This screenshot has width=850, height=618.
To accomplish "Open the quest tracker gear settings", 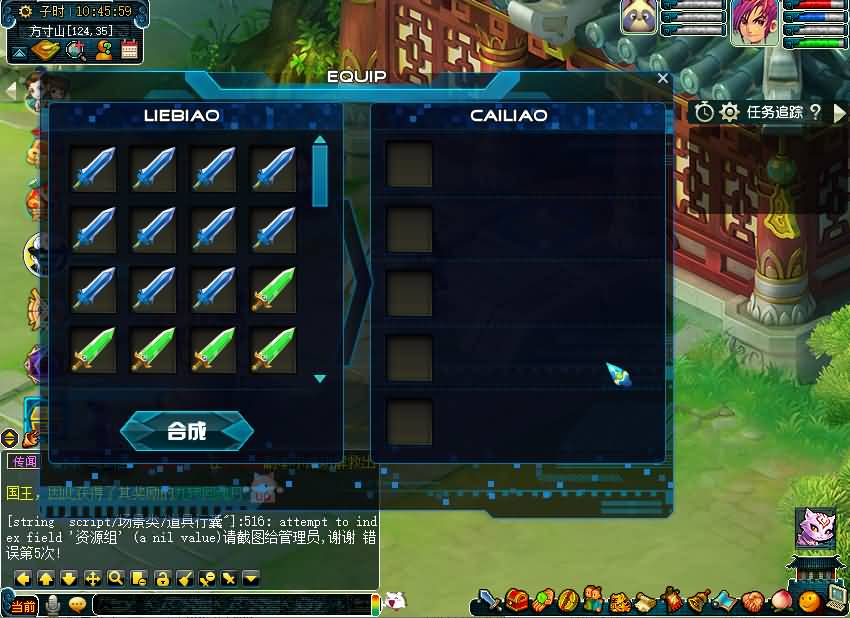I will 730,112.
